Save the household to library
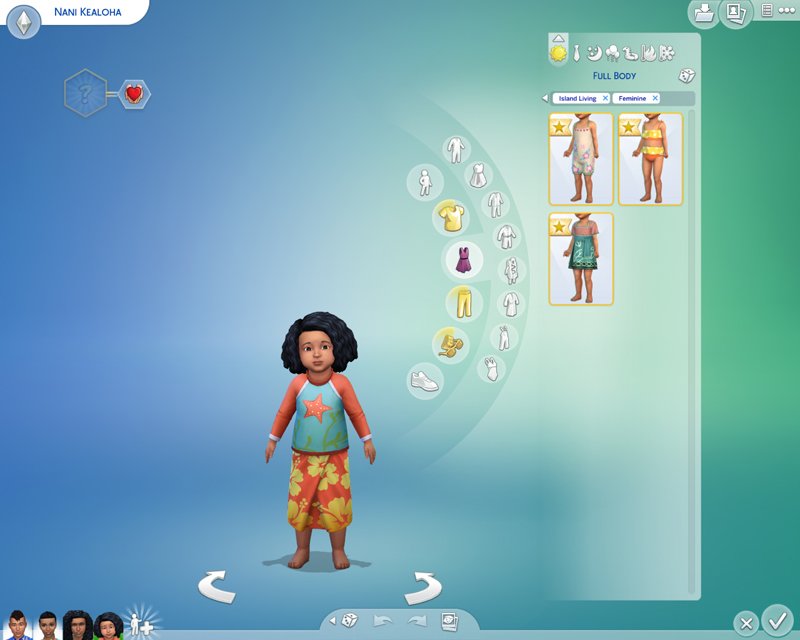The width and height of the screenshot is (800, 640). pyautogui.click(x=704, y=13)
